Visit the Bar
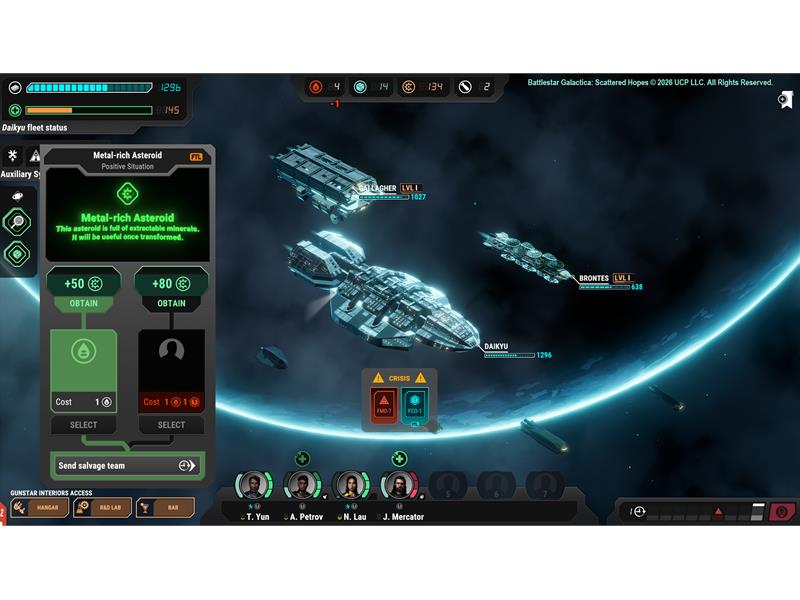 point(165,508)
